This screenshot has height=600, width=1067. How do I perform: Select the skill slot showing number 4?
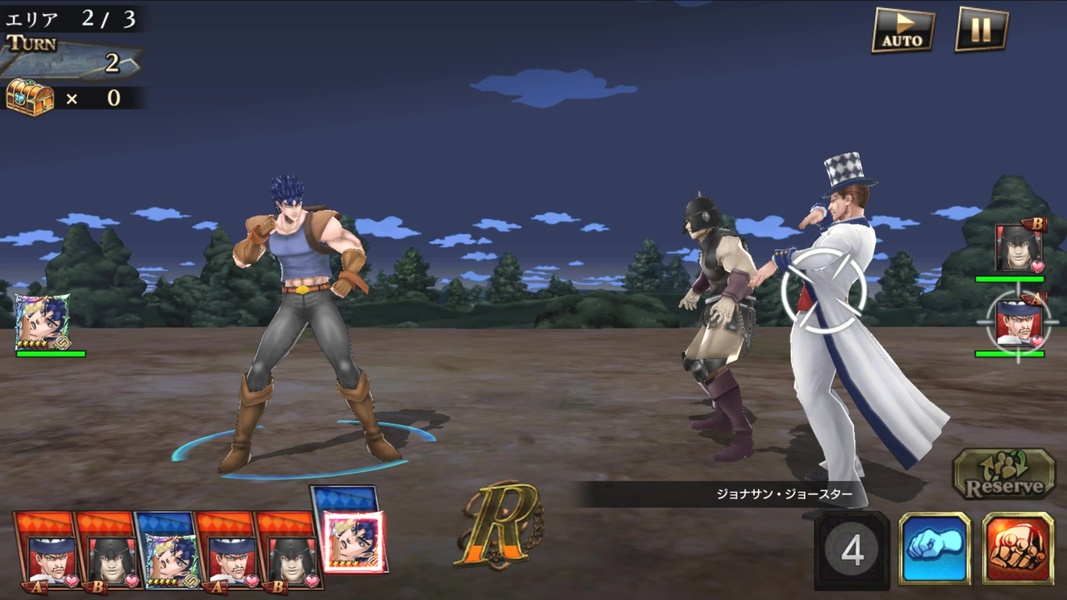(852, 548)
